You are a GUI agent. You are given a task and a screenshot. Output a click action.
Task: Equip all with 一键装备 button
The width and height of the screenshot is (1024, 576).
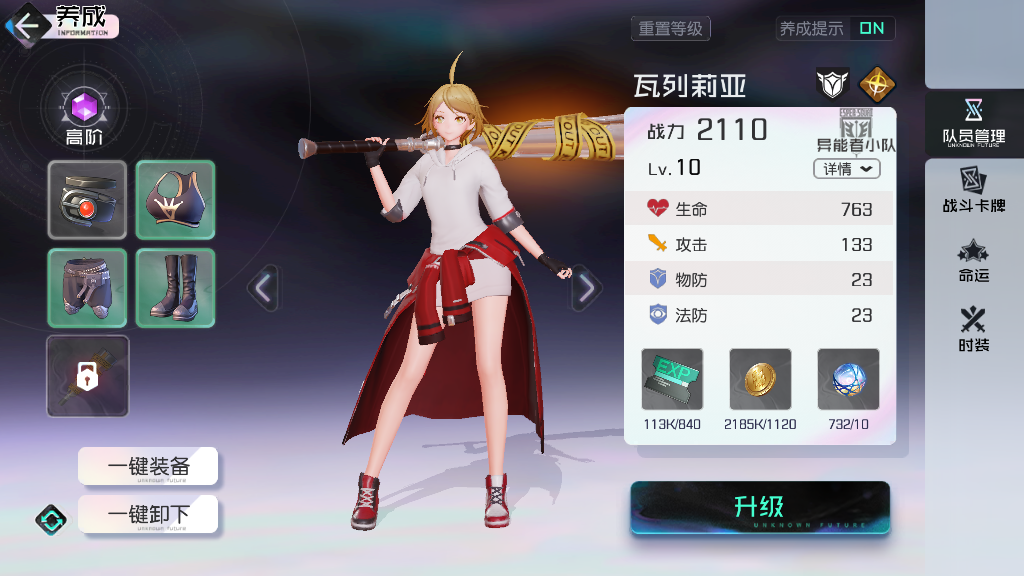(x=148, y=466)
